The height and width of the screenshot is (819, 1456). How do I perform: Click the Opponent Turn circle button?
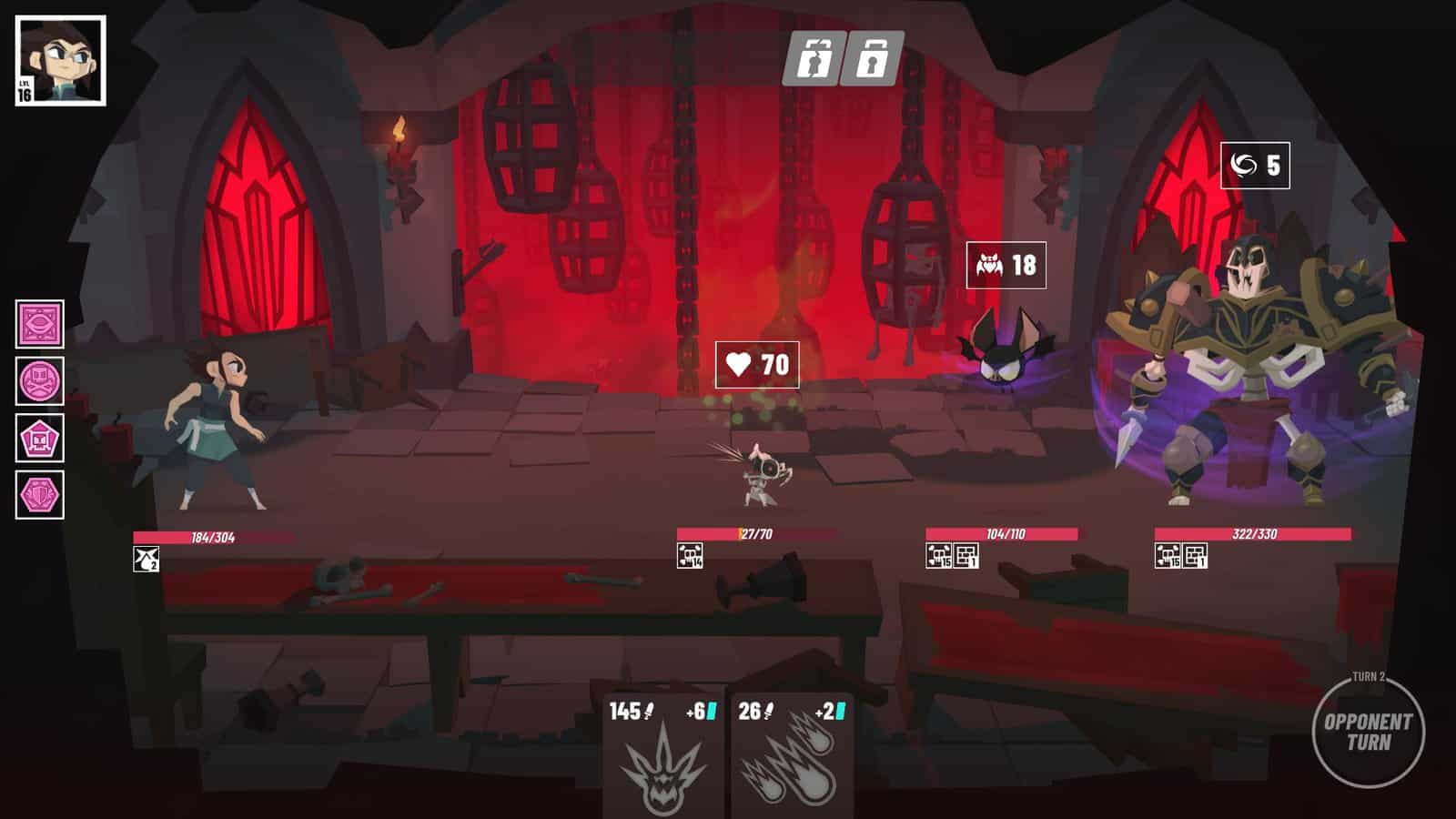tap(1368, 731)
